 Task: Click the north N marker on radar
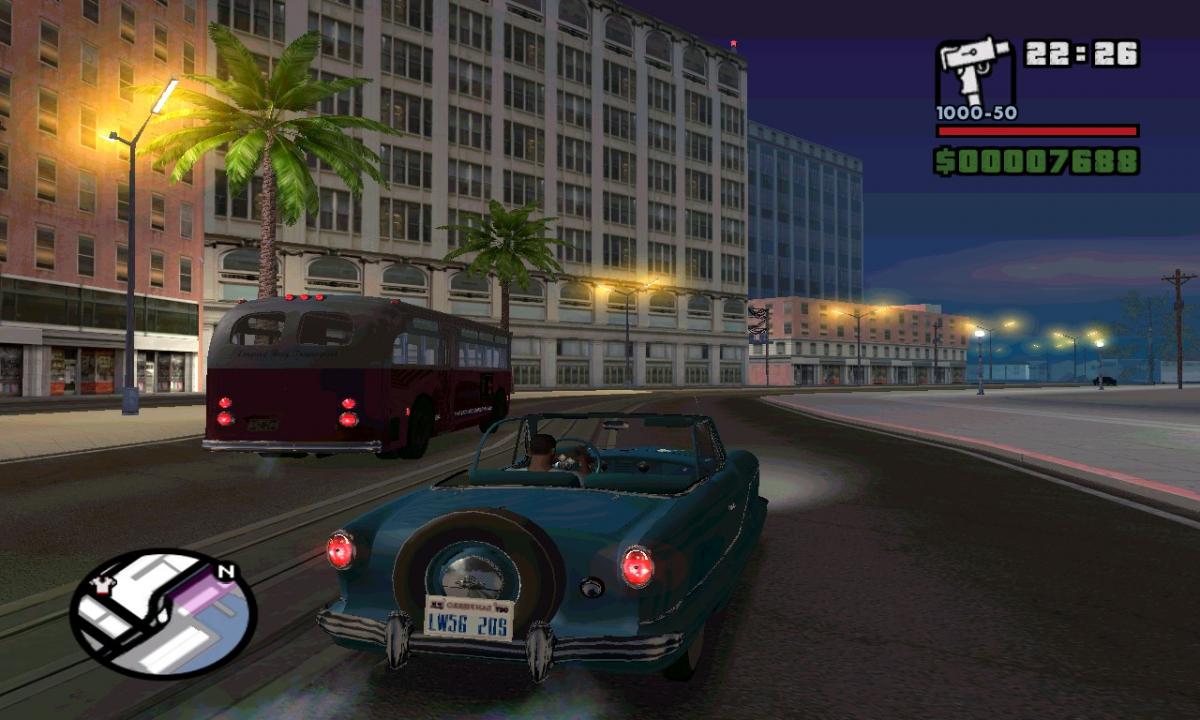(226, 573)
